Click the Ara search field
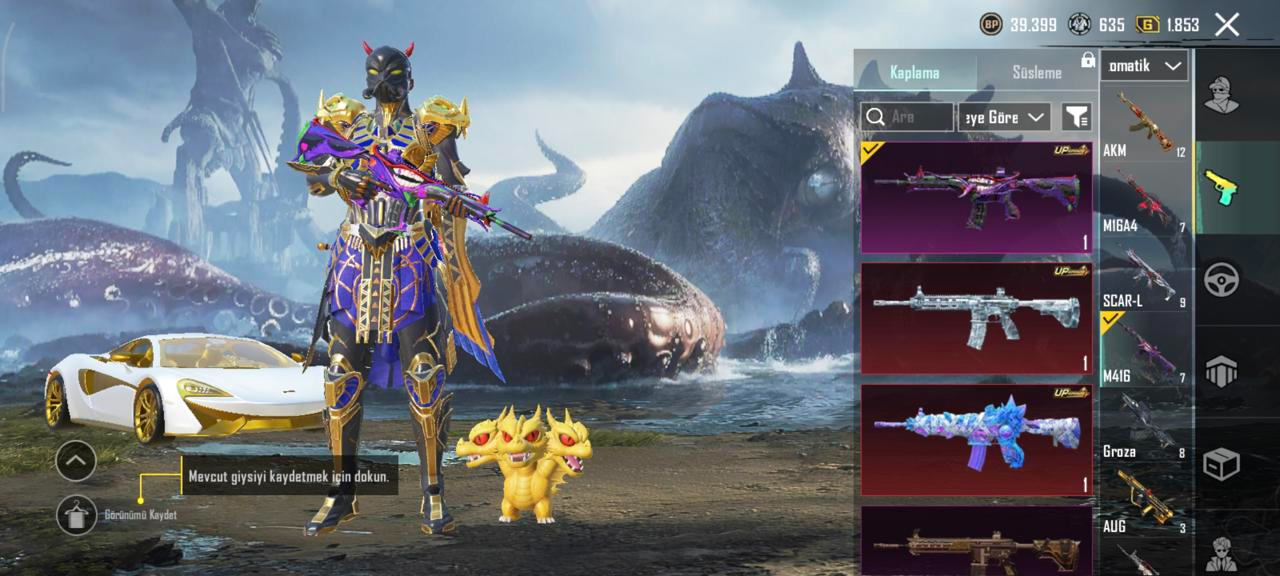This screenshot has width=1280, height=576. pos(907,117)
